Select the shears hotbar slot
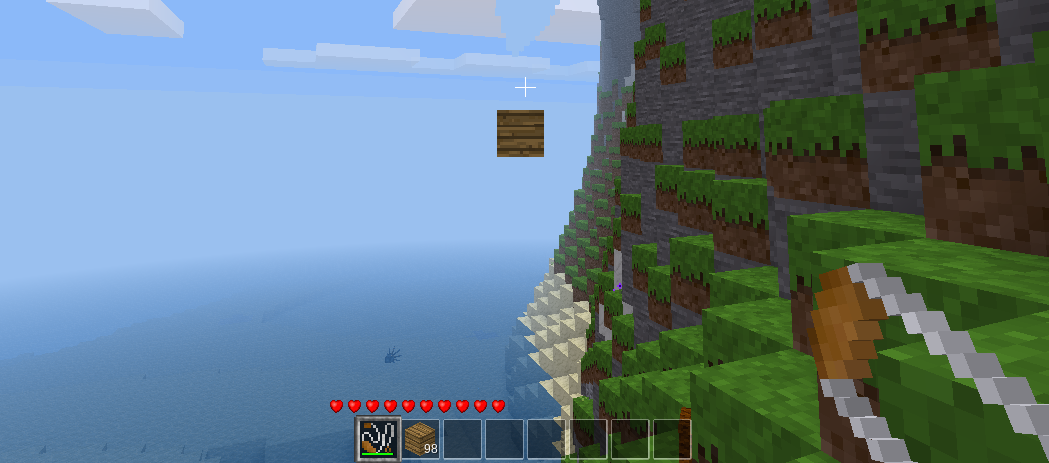This screenshot has width=1049, height=463. [x=379, y=438]
